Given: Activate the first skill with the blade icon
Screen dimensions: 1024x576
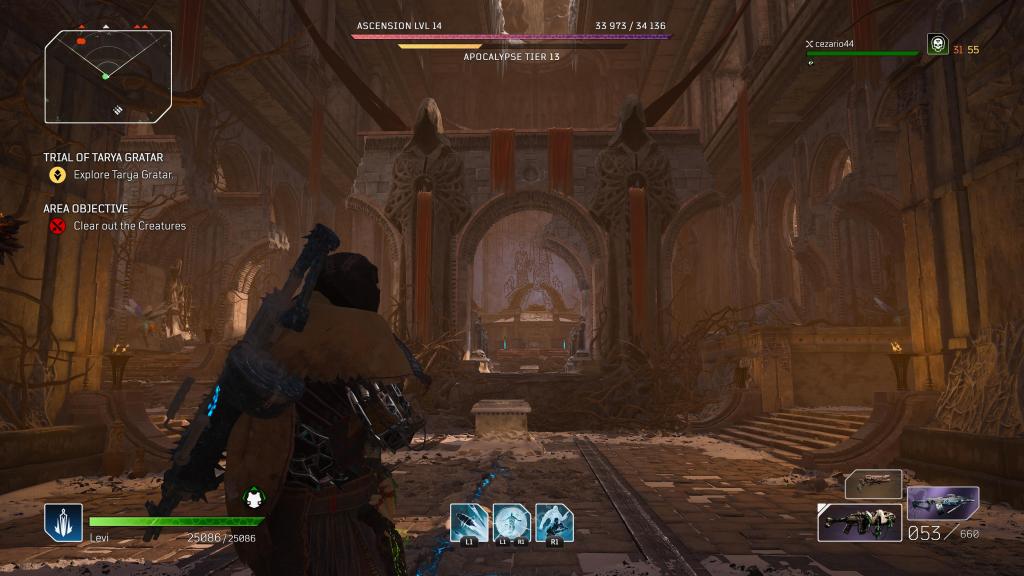Looking at the screenshot, I should click(469, 521).
